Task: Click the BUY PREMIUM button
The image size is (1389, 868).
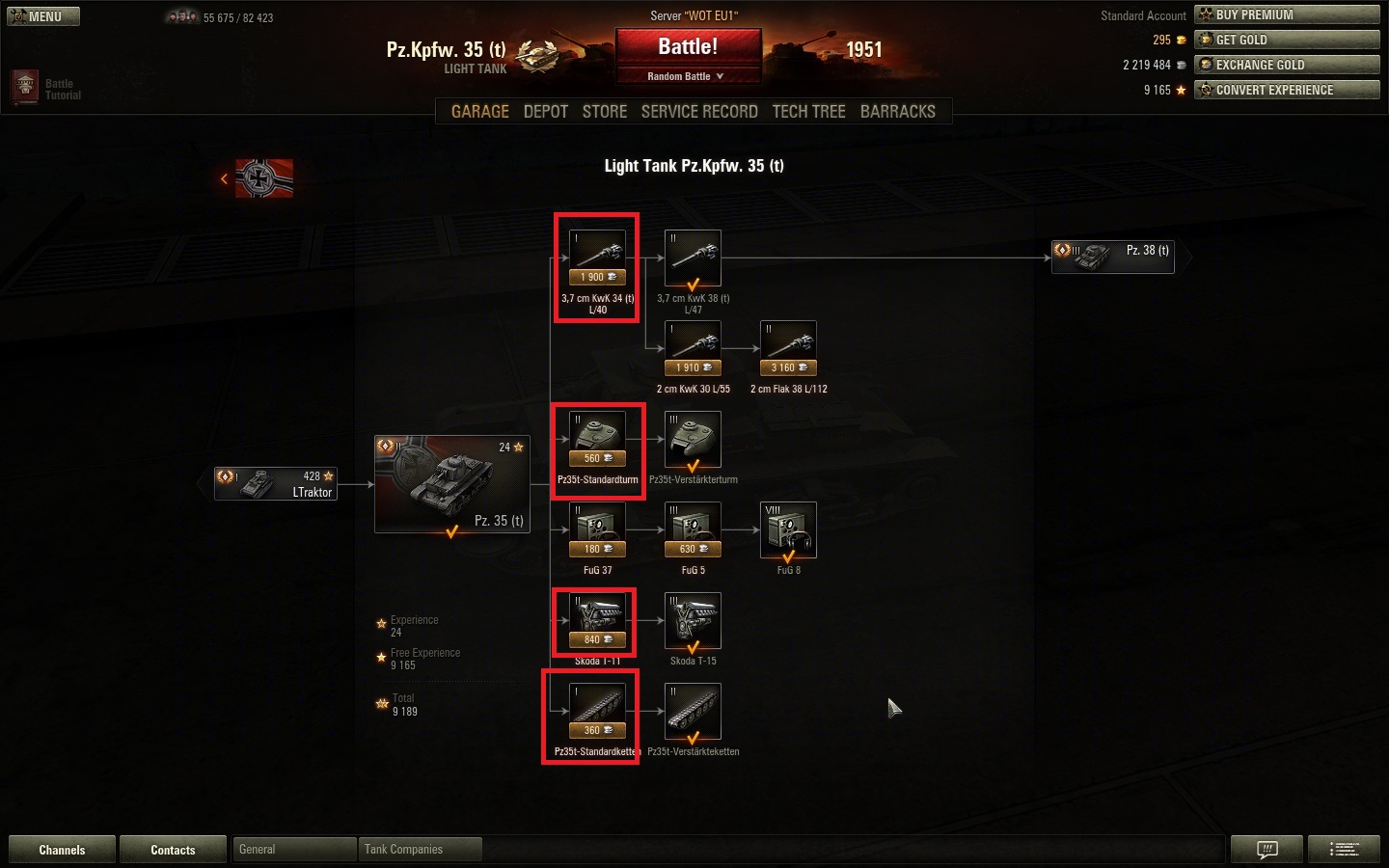Action: (1287, 14)
